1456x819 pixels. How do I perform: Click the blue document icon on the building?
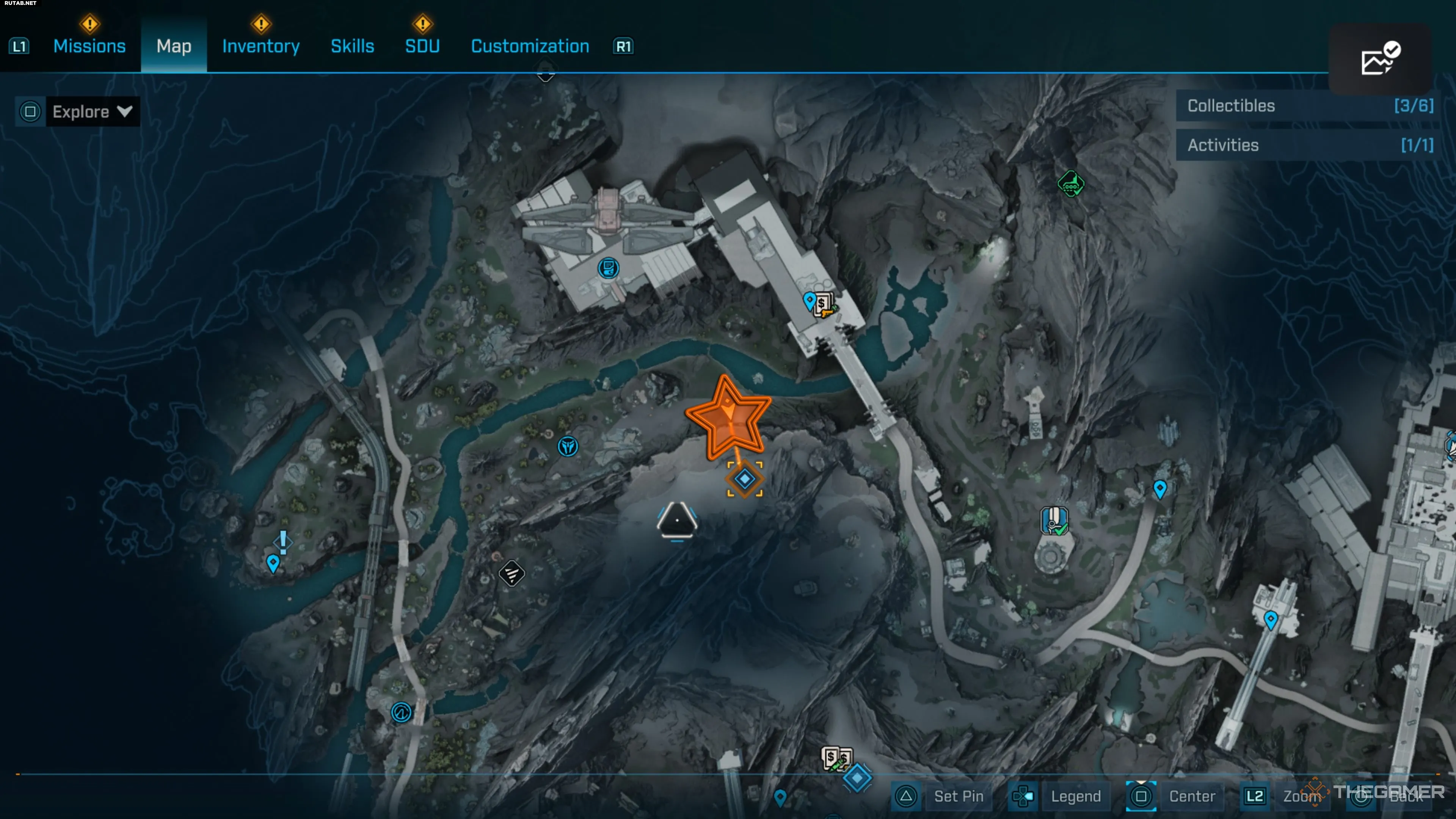click(608, 268)
